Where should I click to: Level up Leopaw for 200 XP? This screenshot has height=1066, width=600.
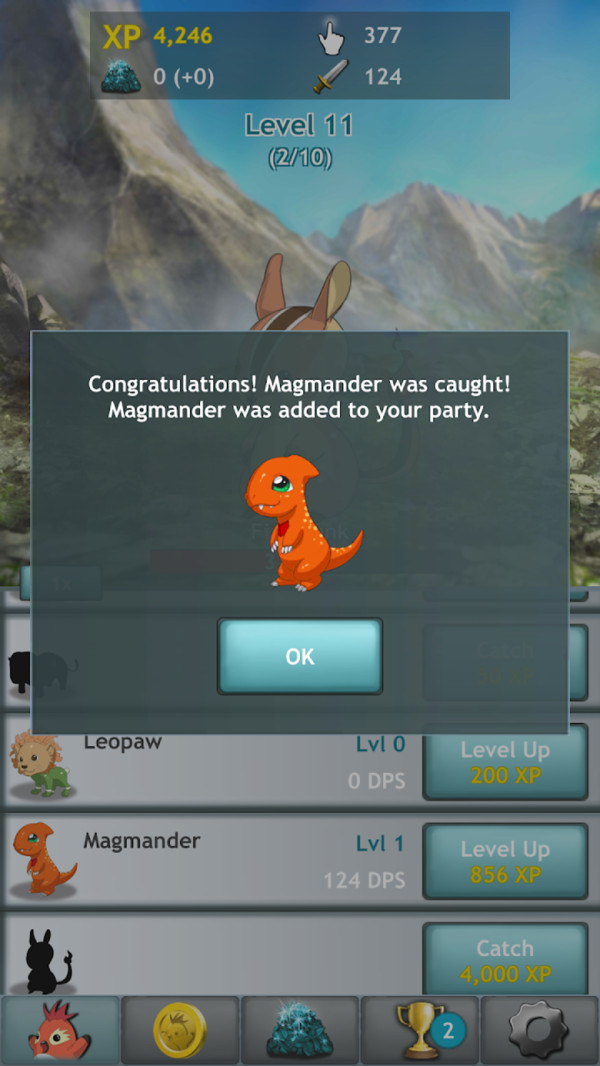coord(505,762)
